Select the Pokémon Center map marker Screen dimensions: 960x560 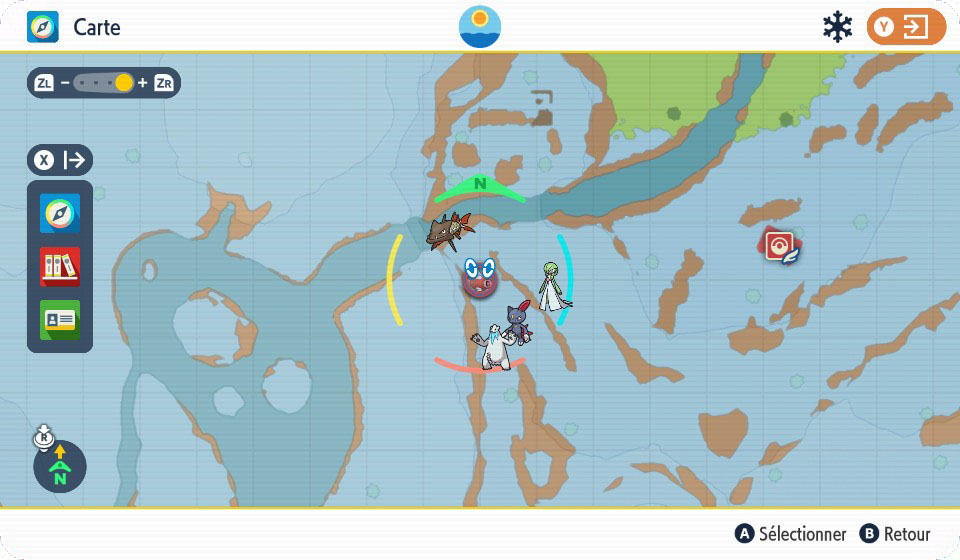click(x=779, y=245)
